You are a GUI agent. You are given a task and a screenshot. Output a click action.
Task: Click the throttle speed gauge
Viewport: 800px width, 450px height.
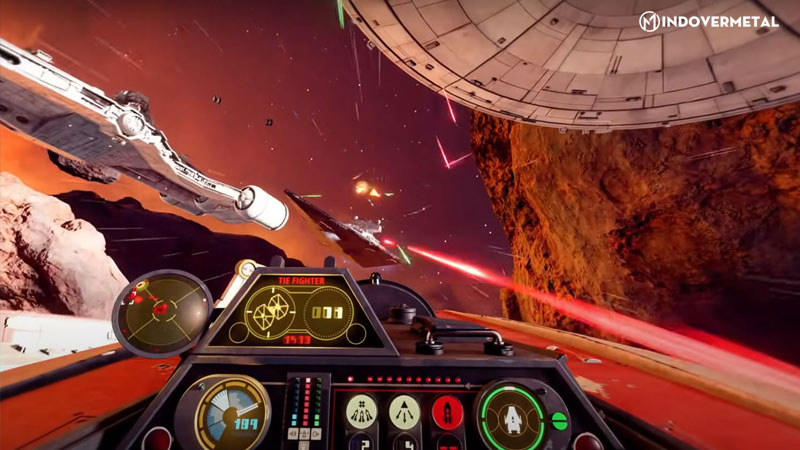click(232, 413)
